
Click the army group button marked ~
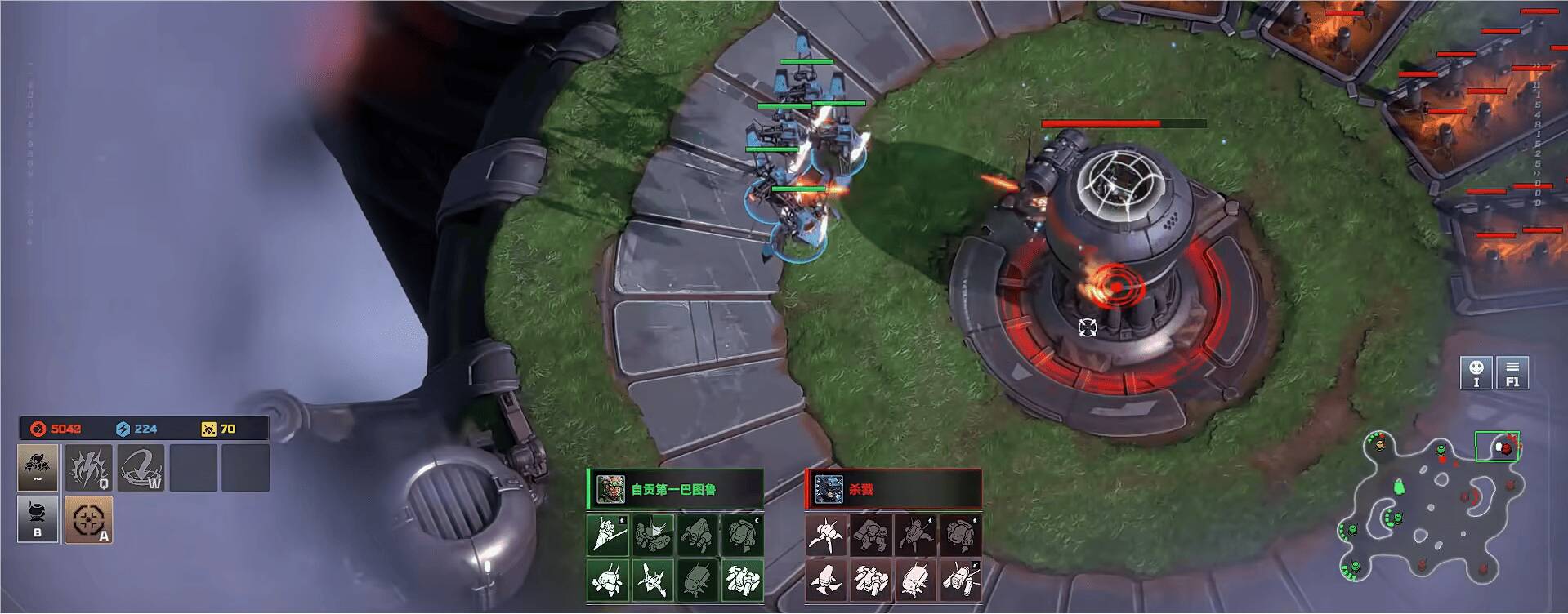[38, 468]
